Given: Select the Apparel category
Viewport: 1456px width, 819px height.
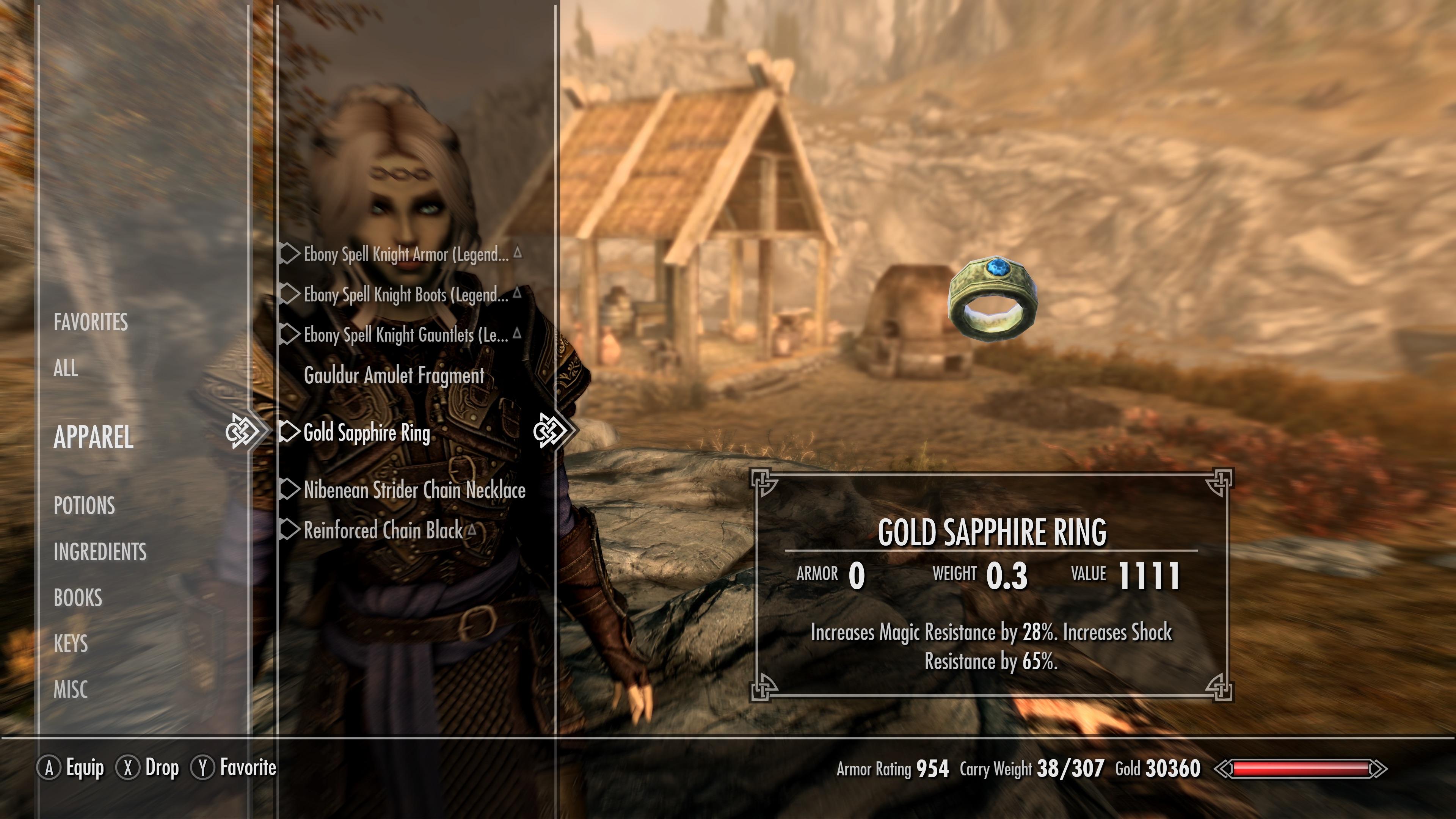Looking at the screenshot, I should (93, 437).
